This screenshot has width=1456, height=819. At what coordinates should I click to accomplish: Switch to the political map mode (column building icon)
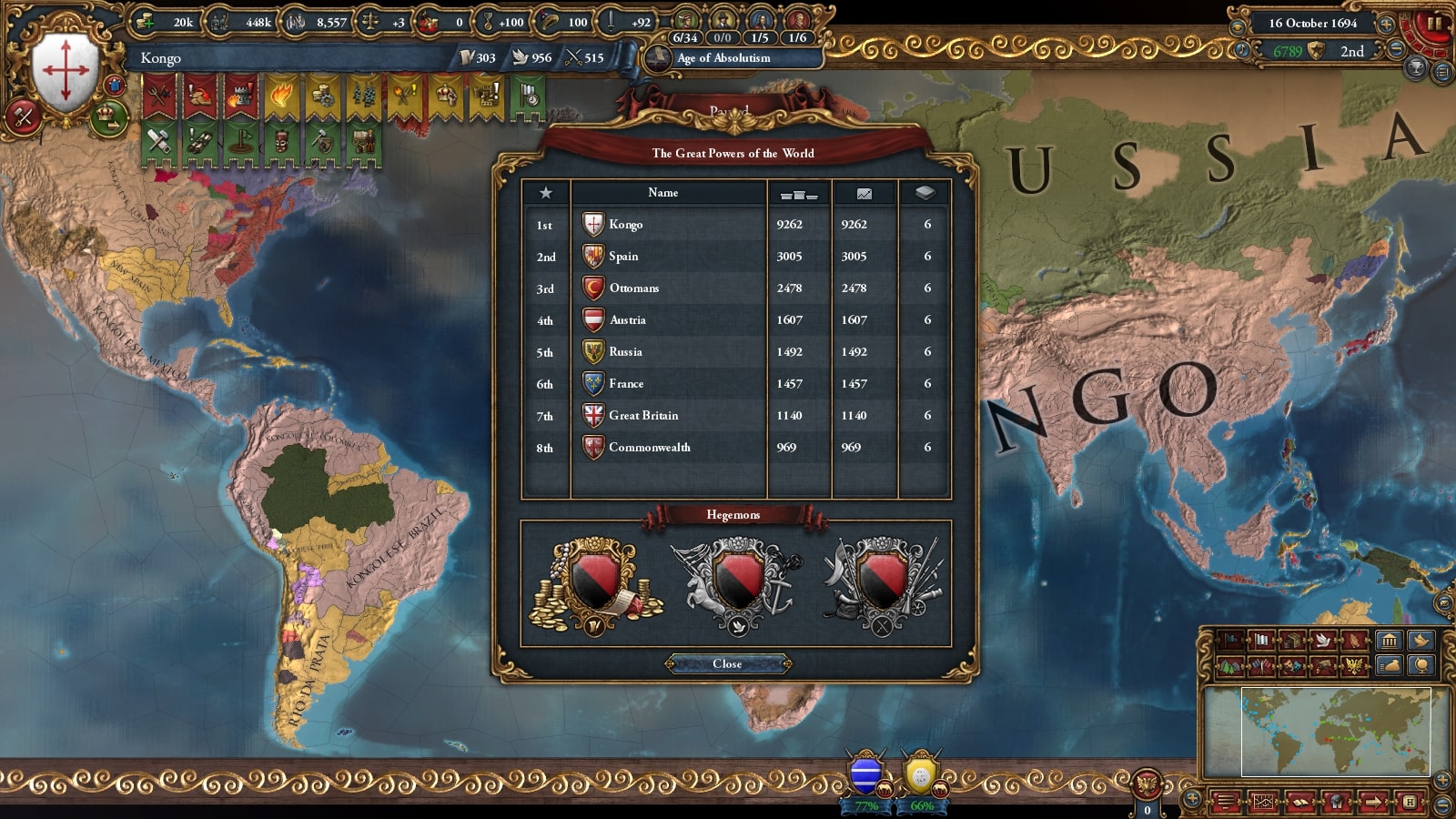(x=1389, y=641)
